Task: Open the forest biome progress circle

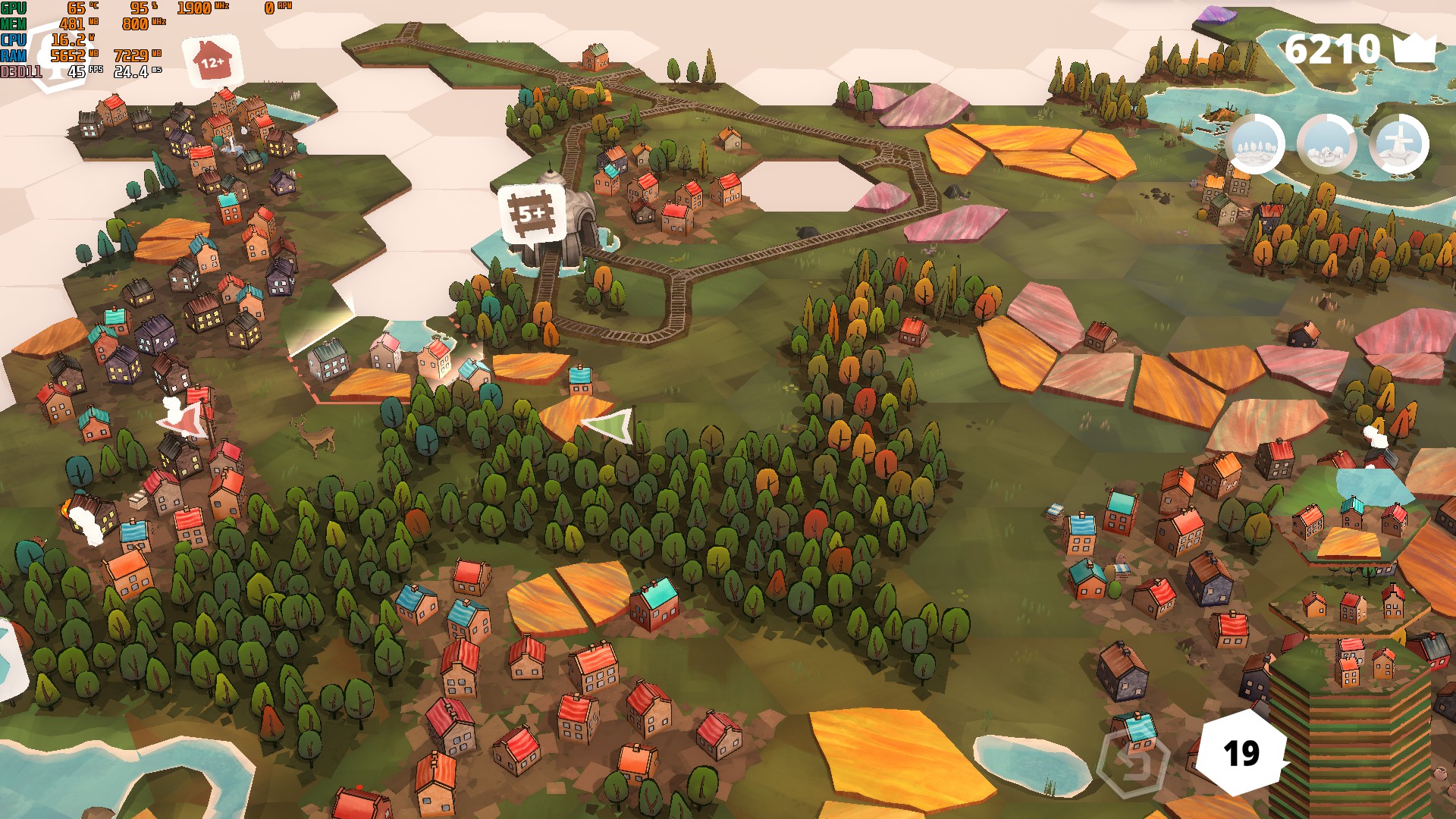Action: click(x=1255, y=144)
